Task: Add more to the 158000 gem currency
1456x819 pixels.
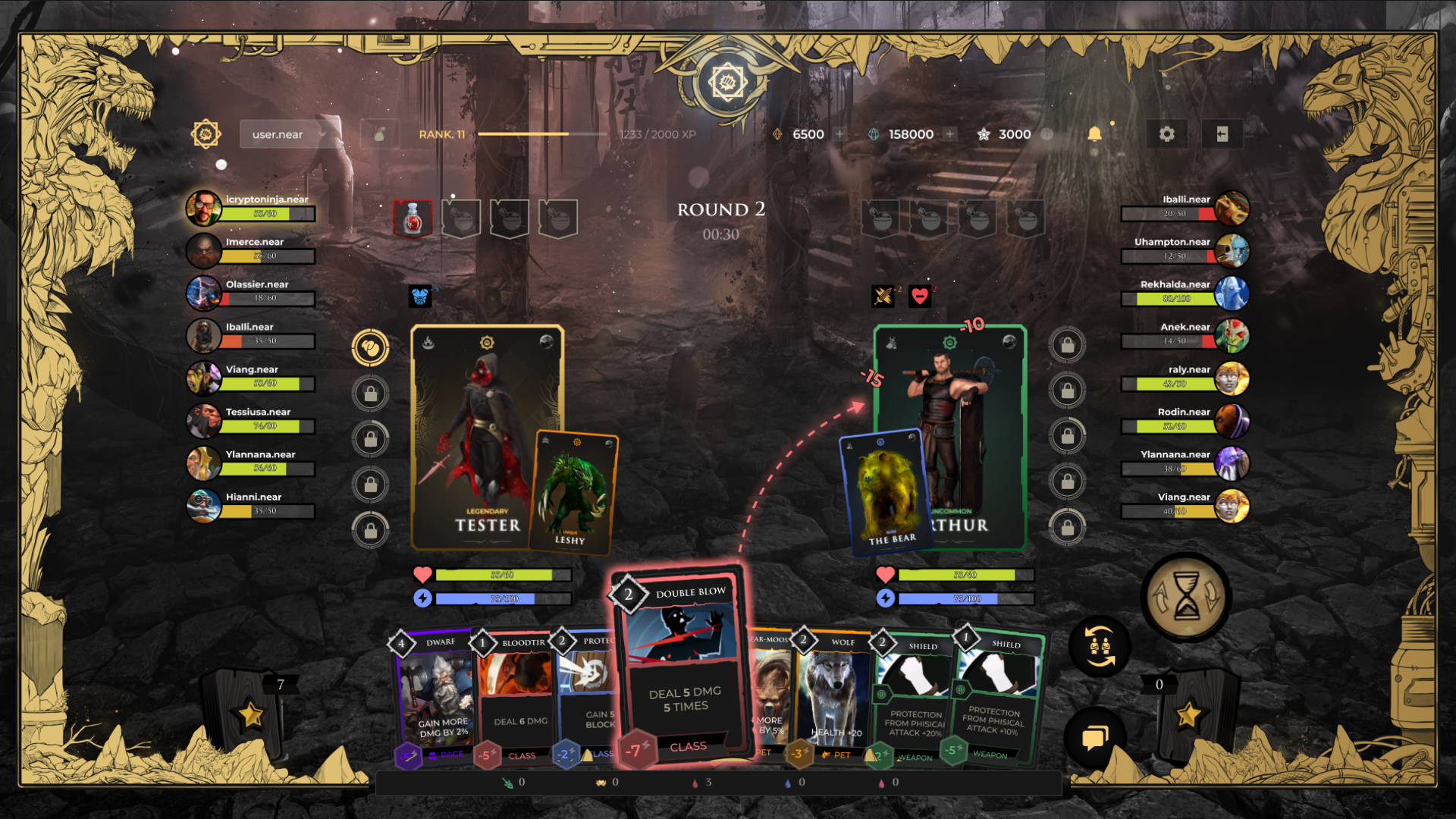Action: (x=949, y=134)
